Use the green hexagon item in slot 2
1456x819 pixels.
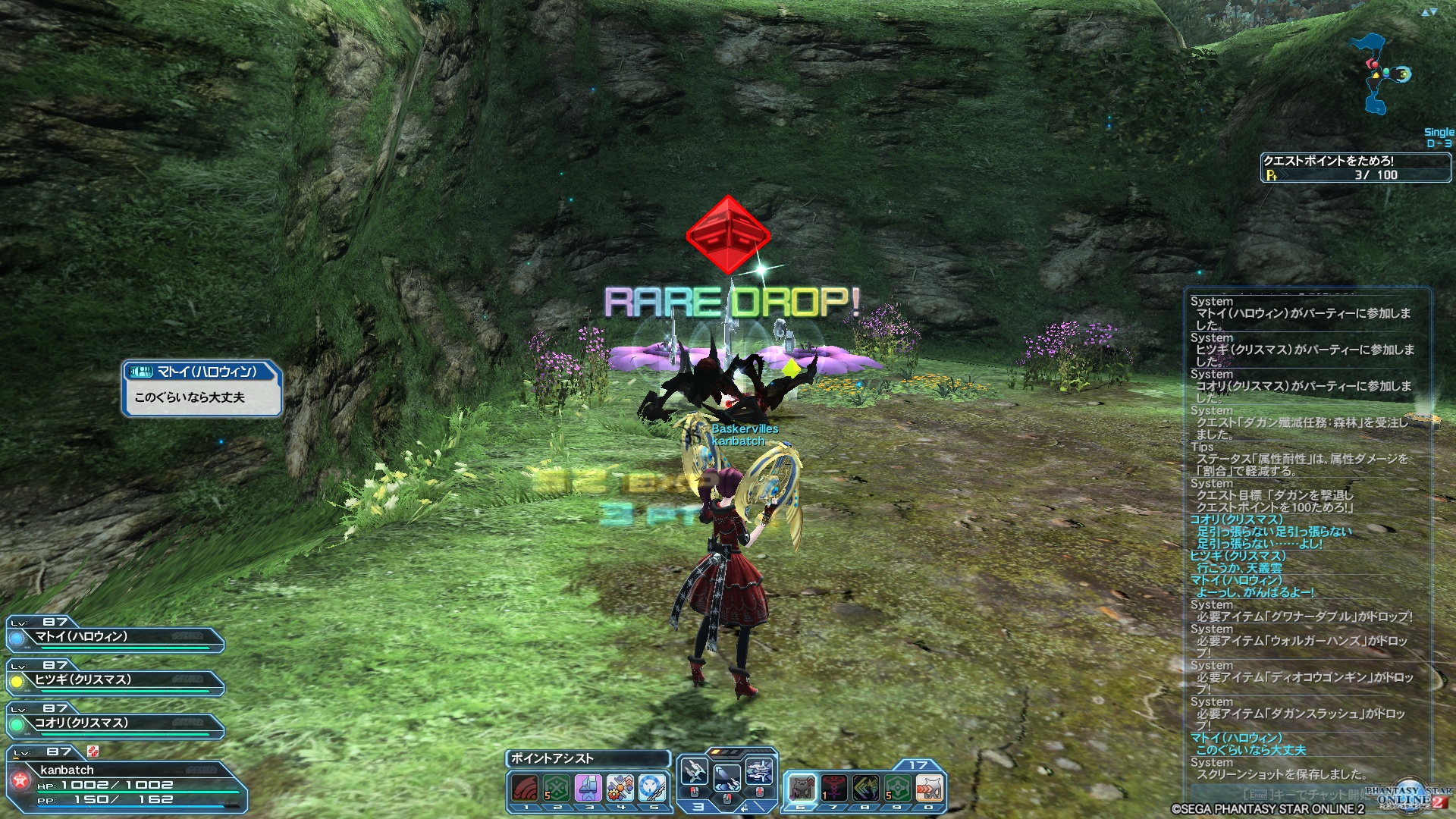click(x=557, y=789)
